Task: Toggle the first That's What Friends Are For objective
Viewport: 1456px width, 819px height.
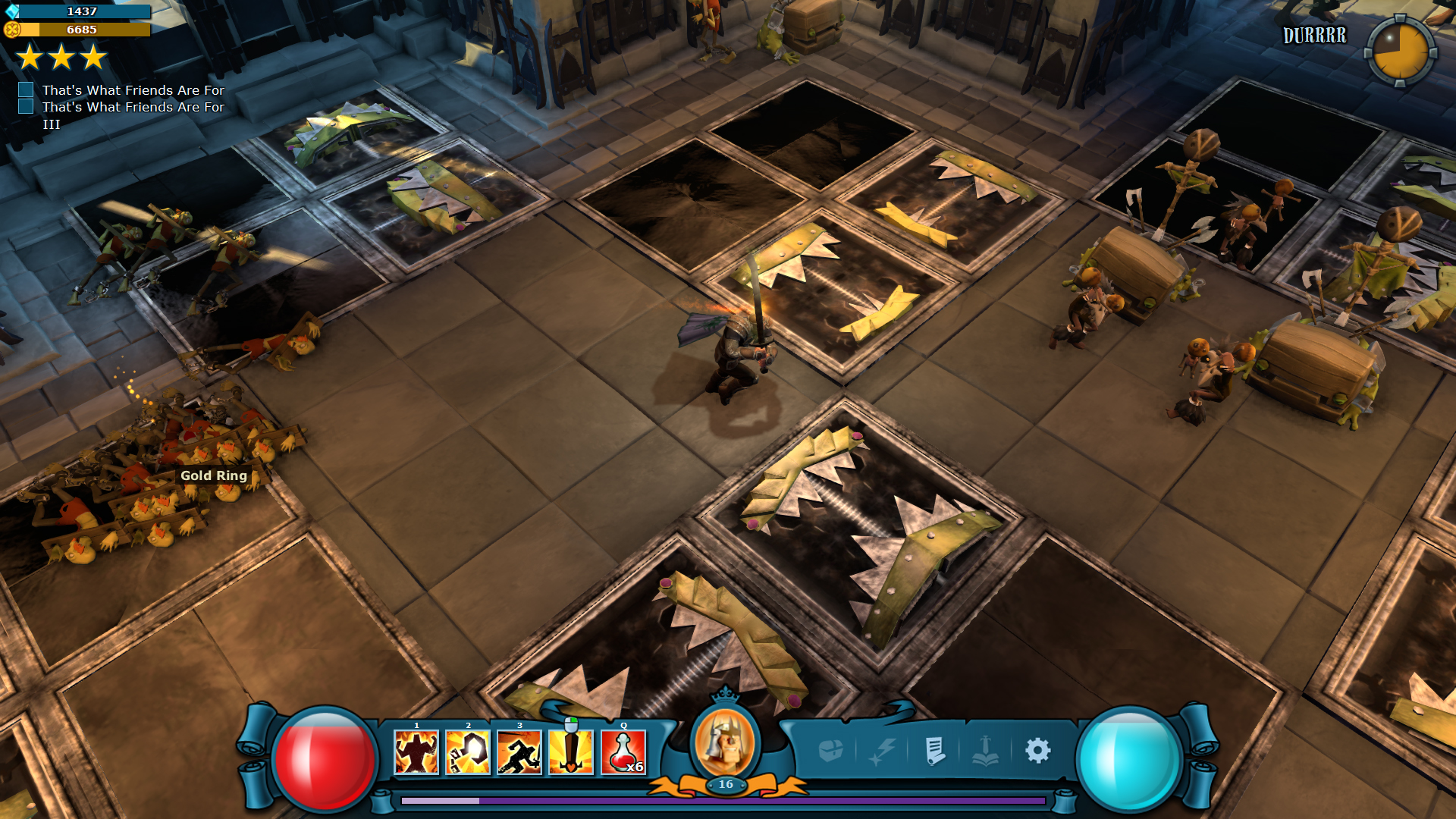Action: (26, 90)
